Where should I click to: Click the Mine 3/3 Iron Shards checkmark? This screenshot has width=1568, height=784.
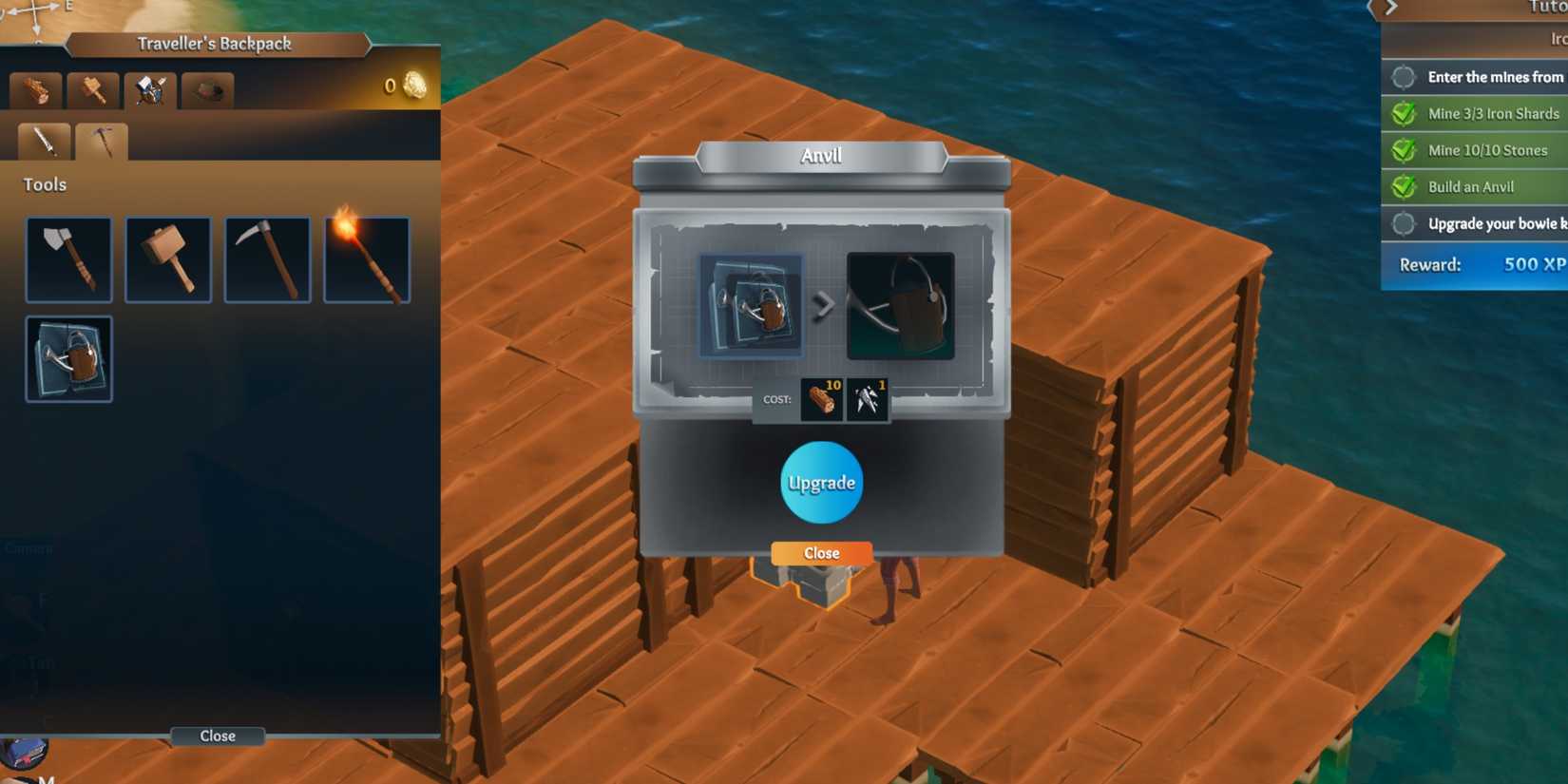[1403, 113]
